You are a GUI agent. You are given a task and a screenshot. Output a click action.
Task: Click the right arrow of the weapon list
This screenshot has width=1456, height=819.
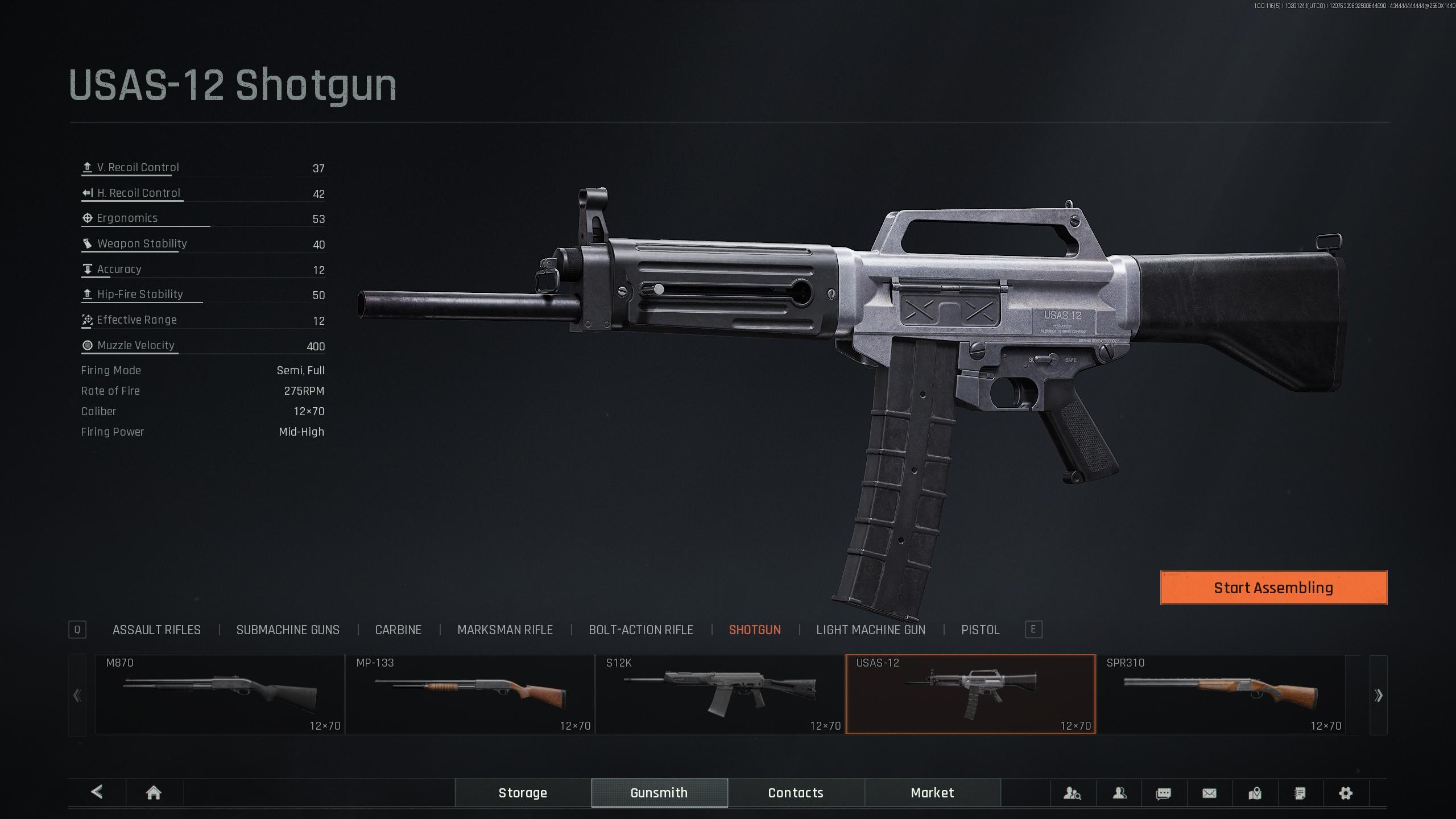[1378, 695]
